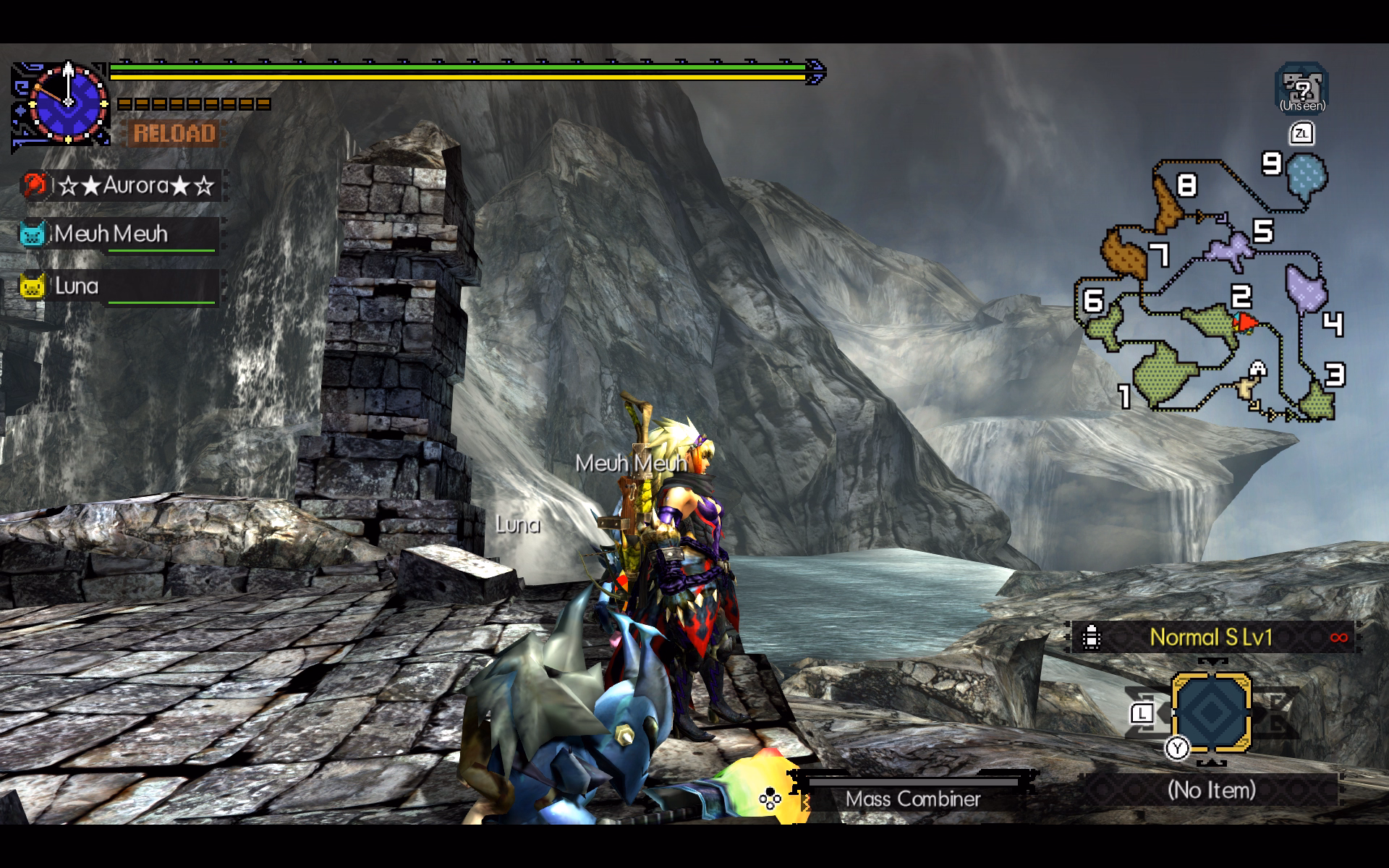Click the (No Item) label

click(x=1211, y=790)
